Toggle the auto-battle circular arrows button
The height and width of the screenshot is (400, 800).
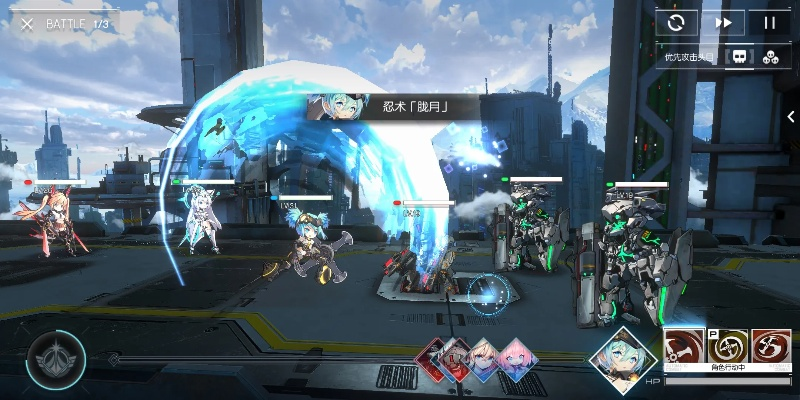[x=677, y=22]
